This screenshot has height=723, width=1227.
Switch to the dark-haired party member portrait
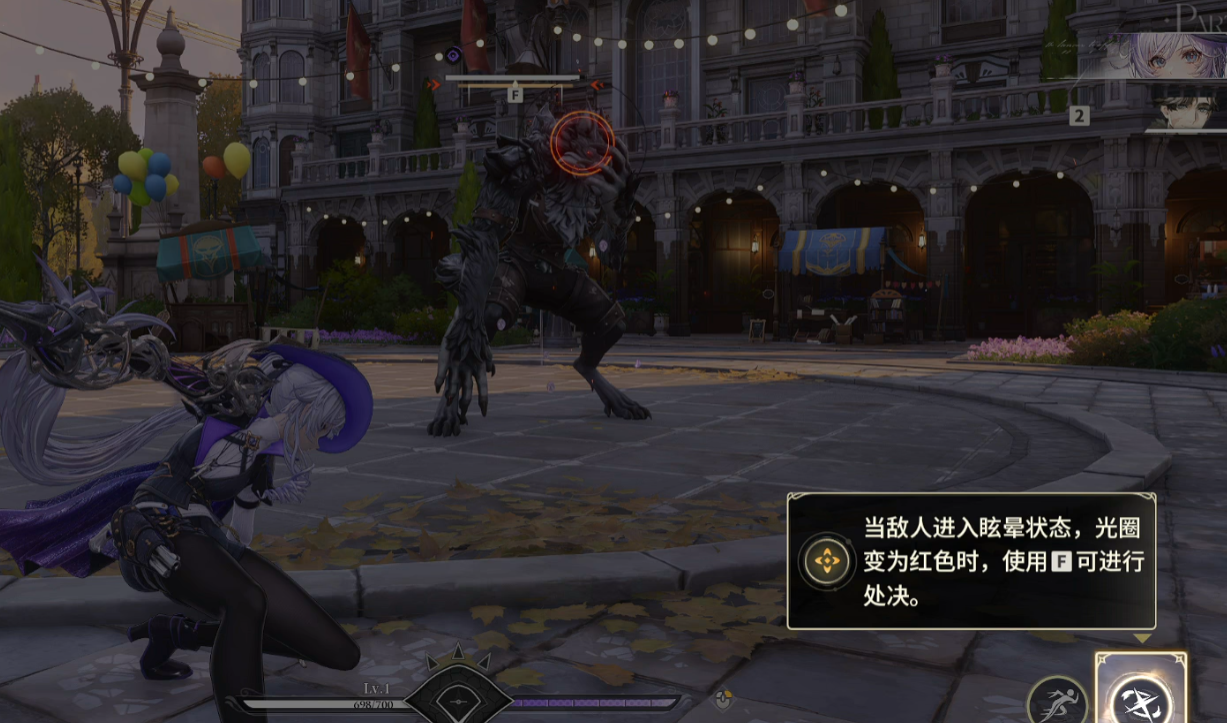[x=1187, y=108]
